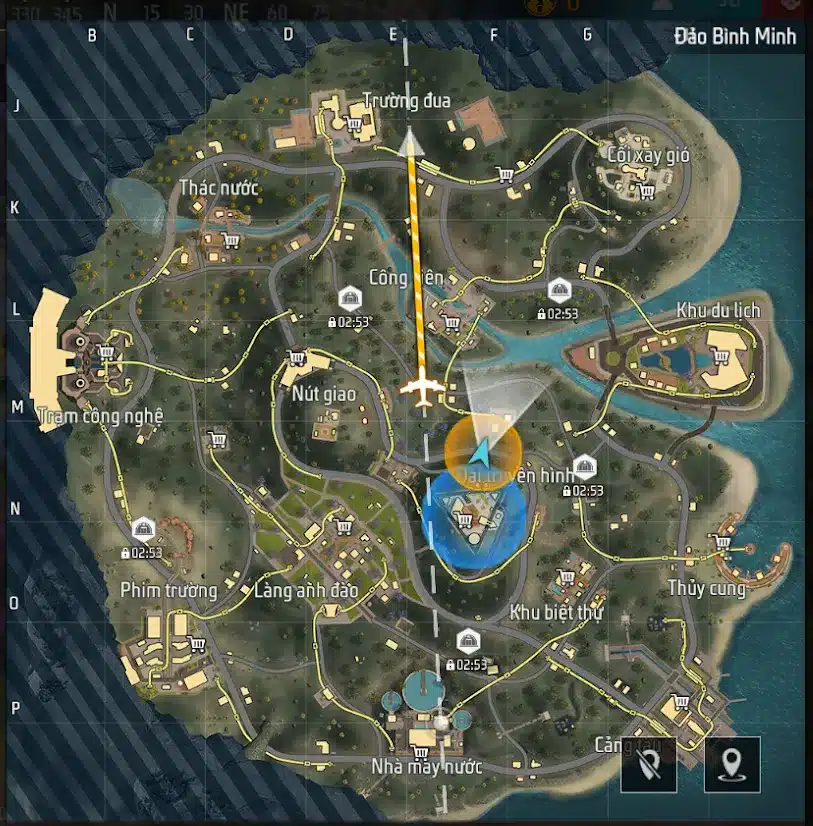Choose the Cối xay gió map label

(648, 155)
